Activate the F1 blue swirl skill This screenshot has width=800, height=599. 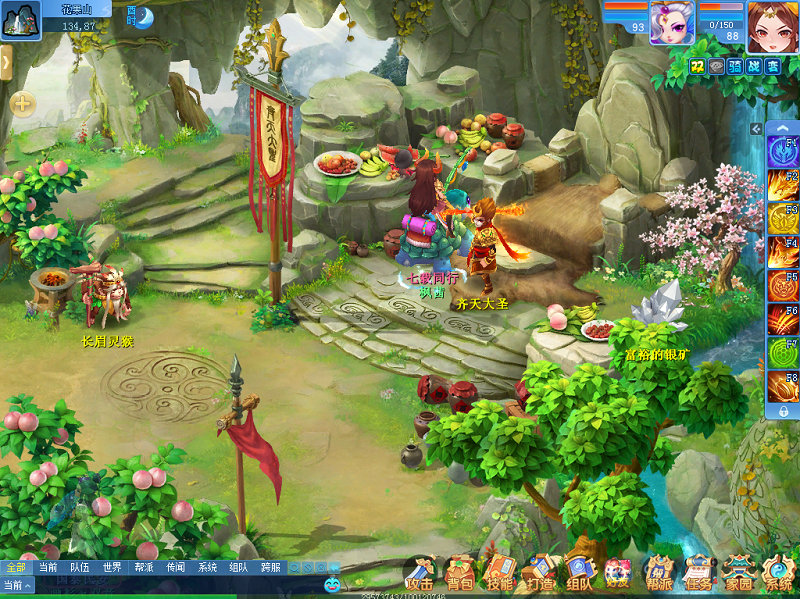(x=782, y=151)
